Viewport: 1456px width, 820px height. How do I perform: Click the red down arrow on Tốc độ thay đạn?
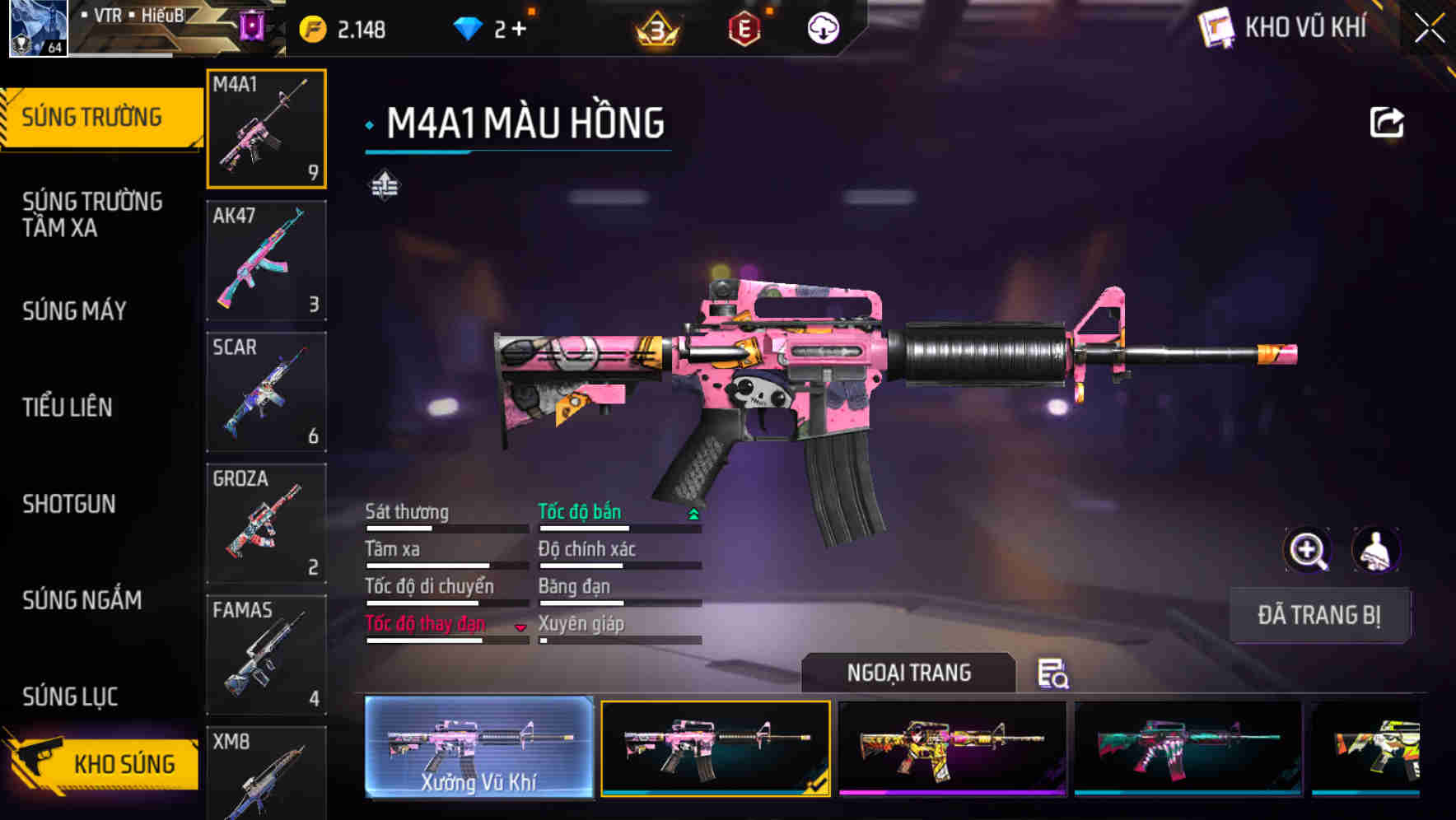tap(520, 628)
